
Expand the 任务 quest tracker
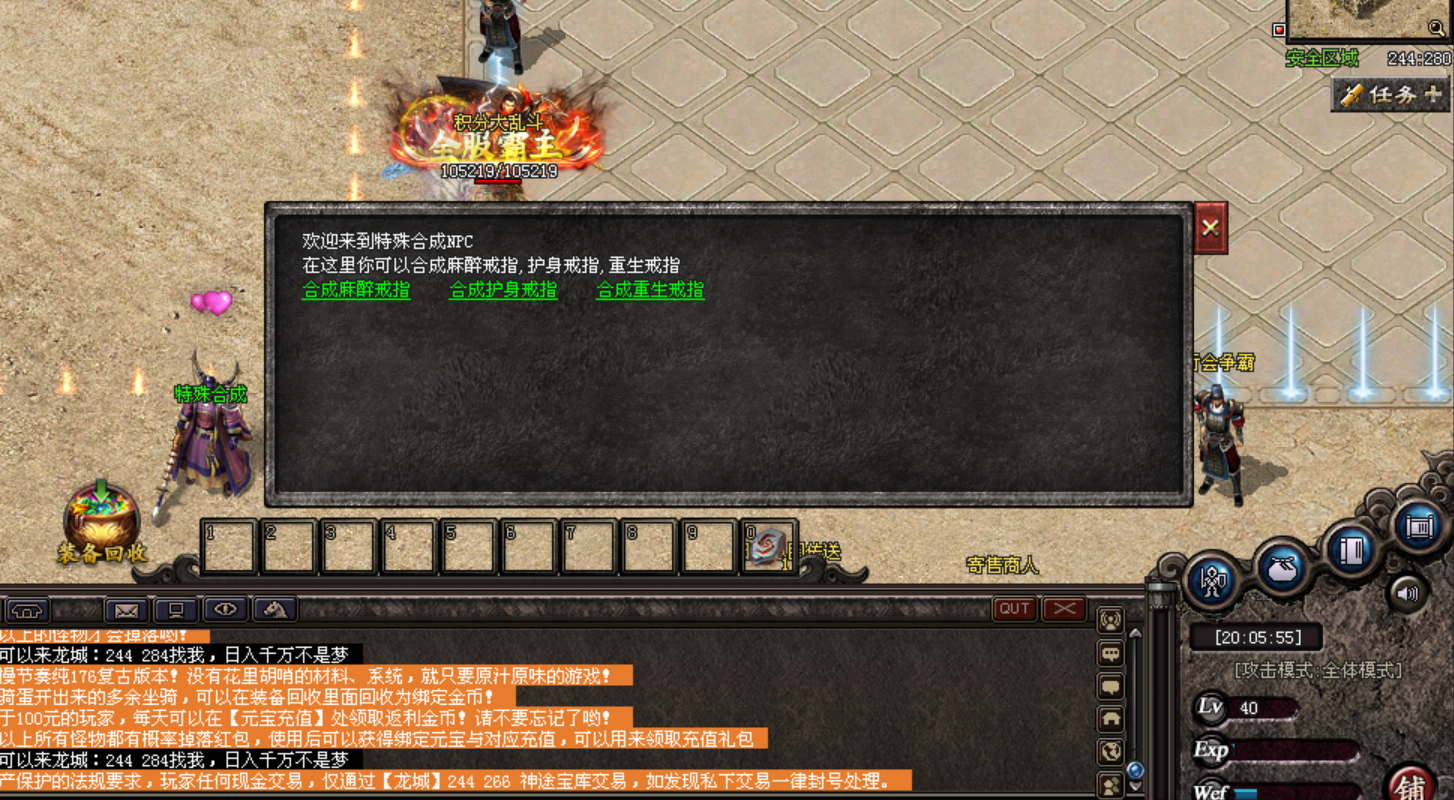pyautogui.click(x=1391, y=95)
